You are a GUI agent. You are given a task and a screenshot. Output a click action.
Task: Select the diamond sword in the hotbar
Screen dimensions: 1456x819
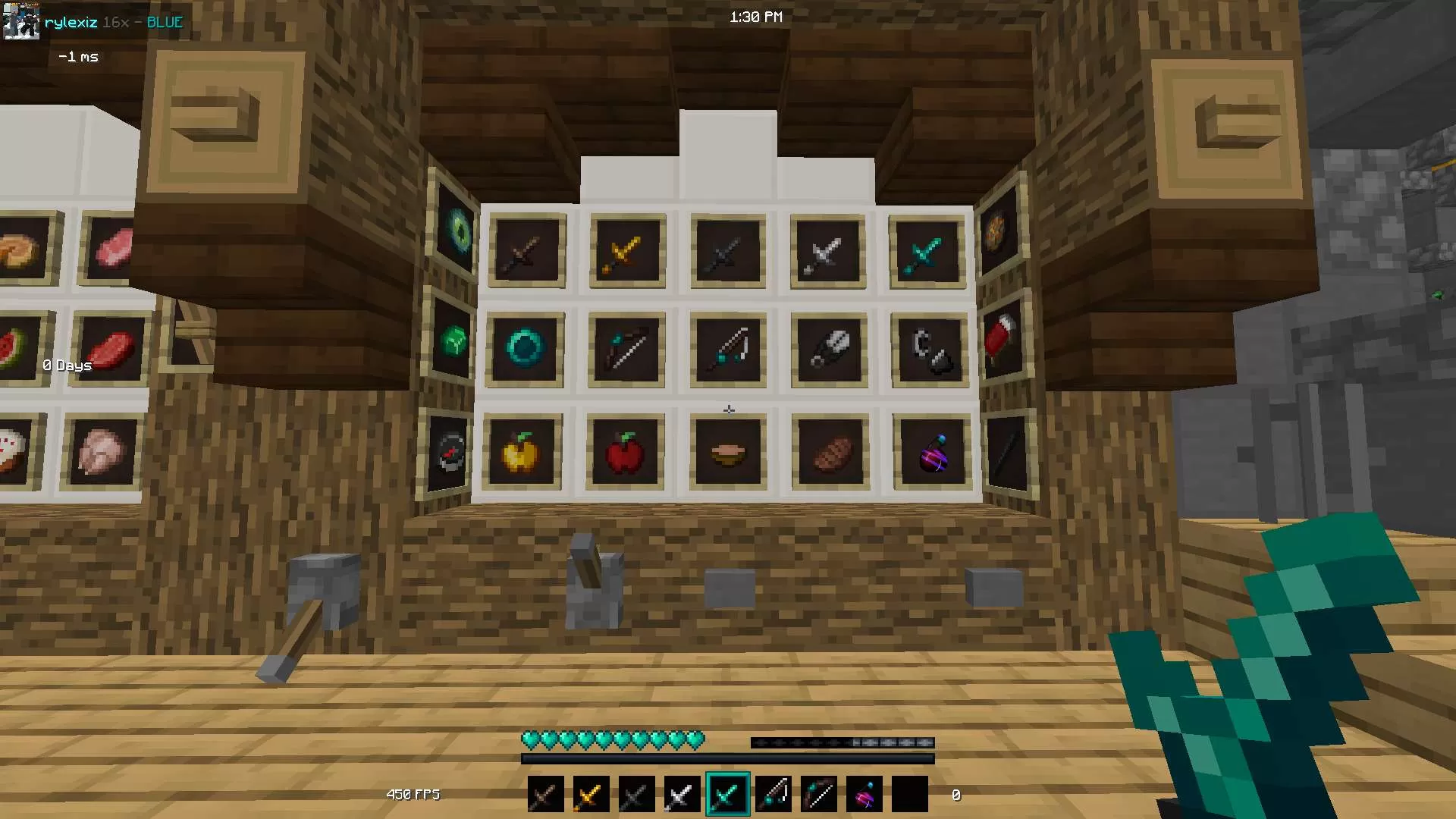(x=727, y=793)
